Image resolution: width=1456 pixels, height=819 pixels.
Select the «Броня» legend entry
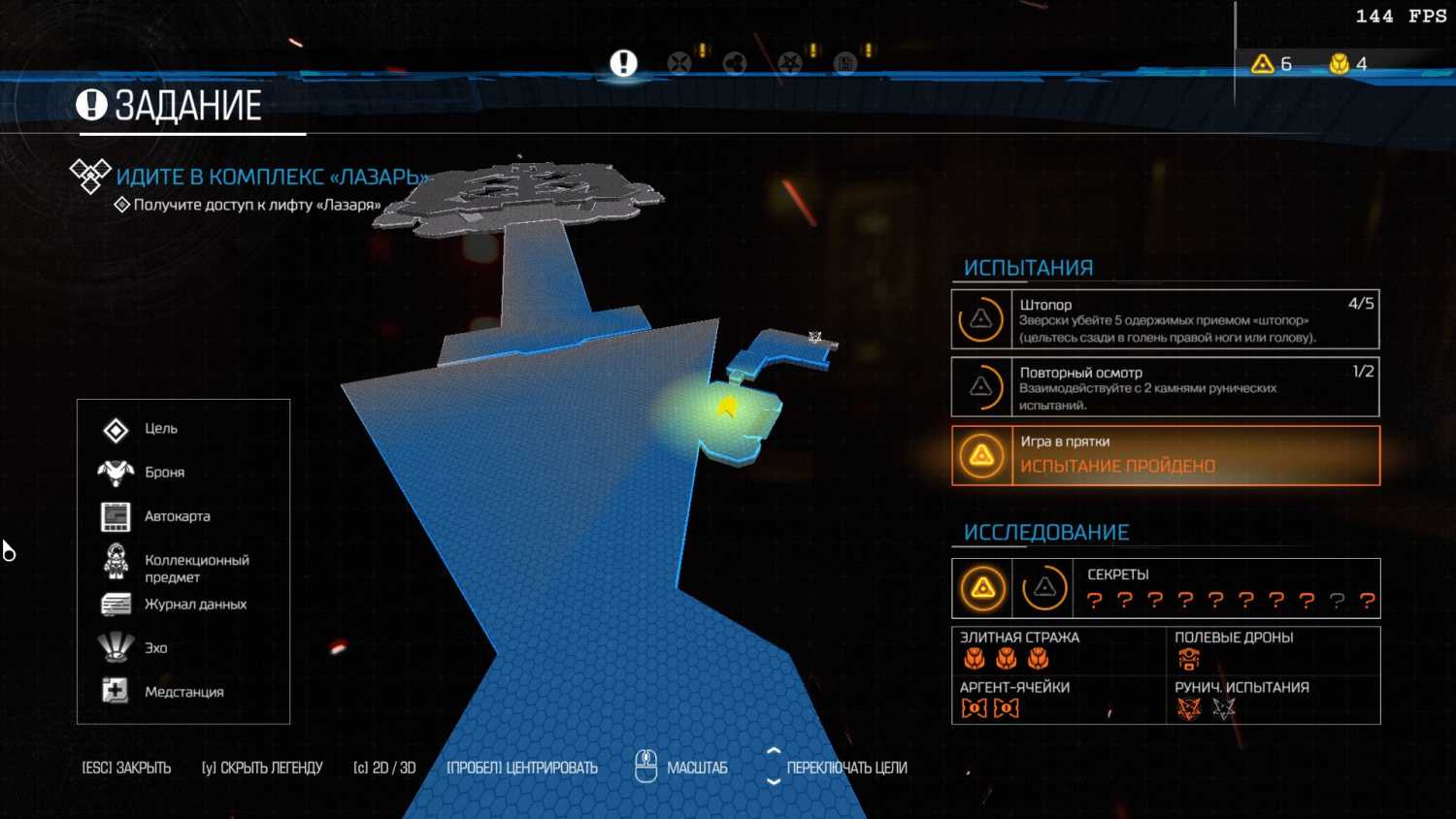[x=164, y=473]
